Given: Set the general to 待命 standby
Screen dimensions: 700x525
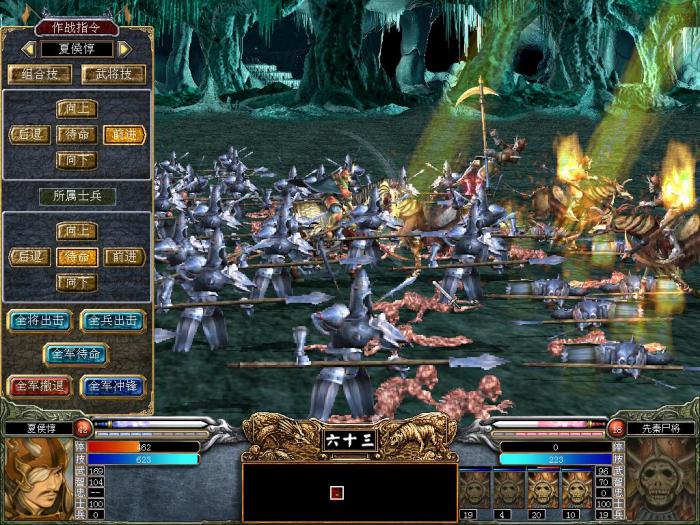Looking at the screenshot, I should coord(76,134).
